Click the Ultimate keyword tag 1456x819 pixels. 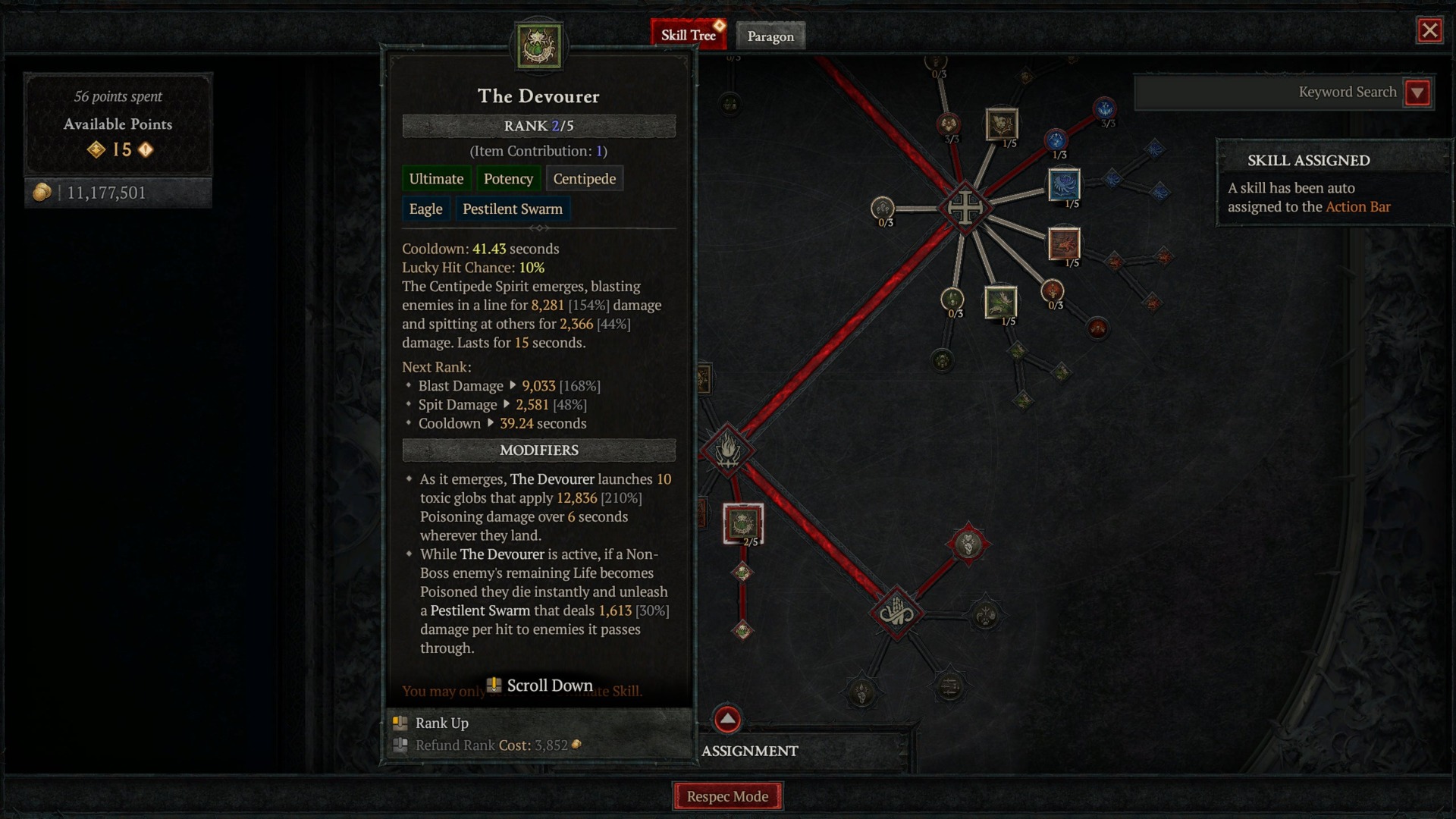(x=436, y=179)
